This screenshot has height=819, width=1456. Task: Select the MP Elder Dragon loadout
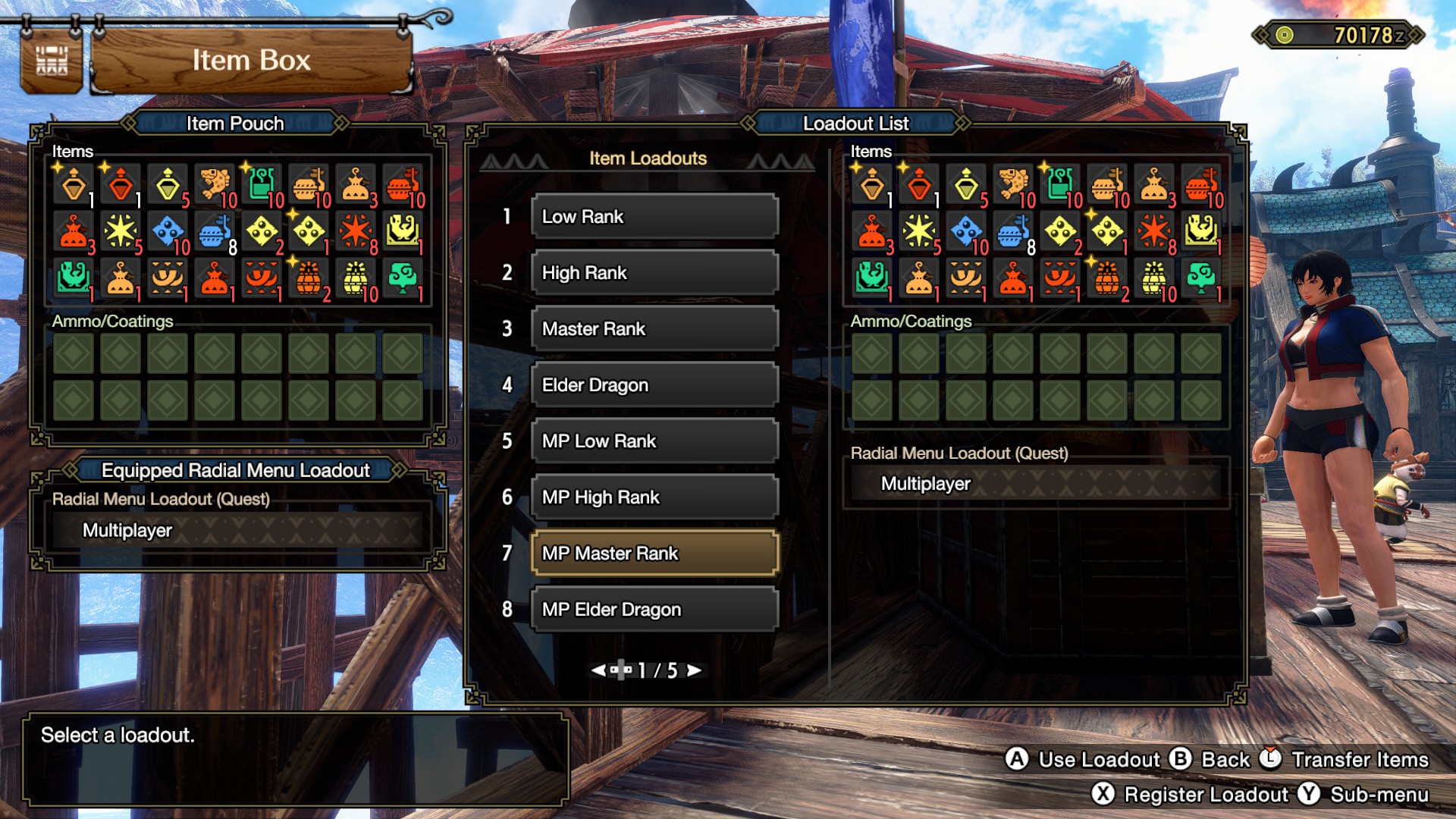[x=654, y=610]
